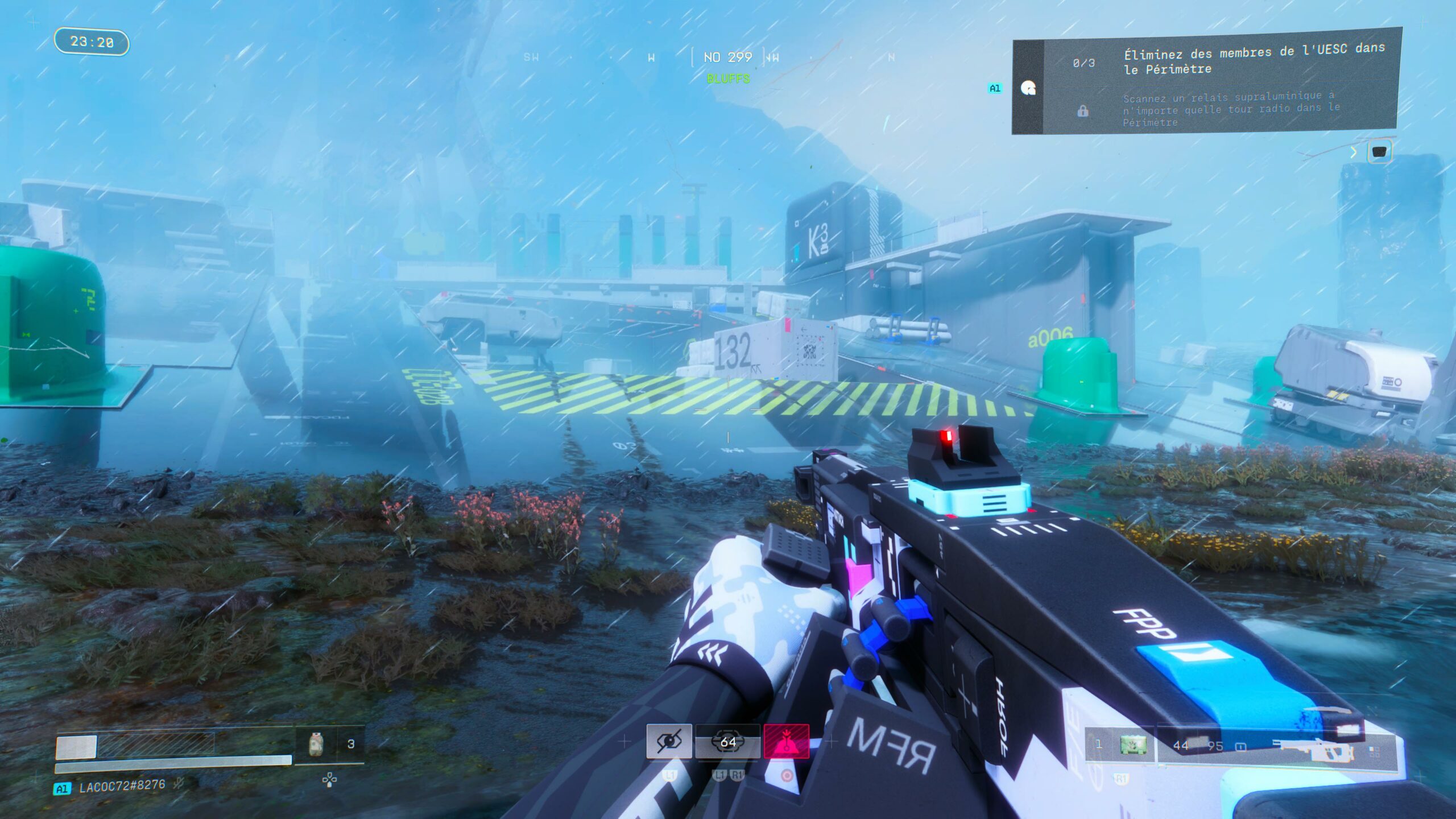Viewport: 1456px width, 819px height.
Task: Activate the crossed-out eye ability
Action: point(669,741)
